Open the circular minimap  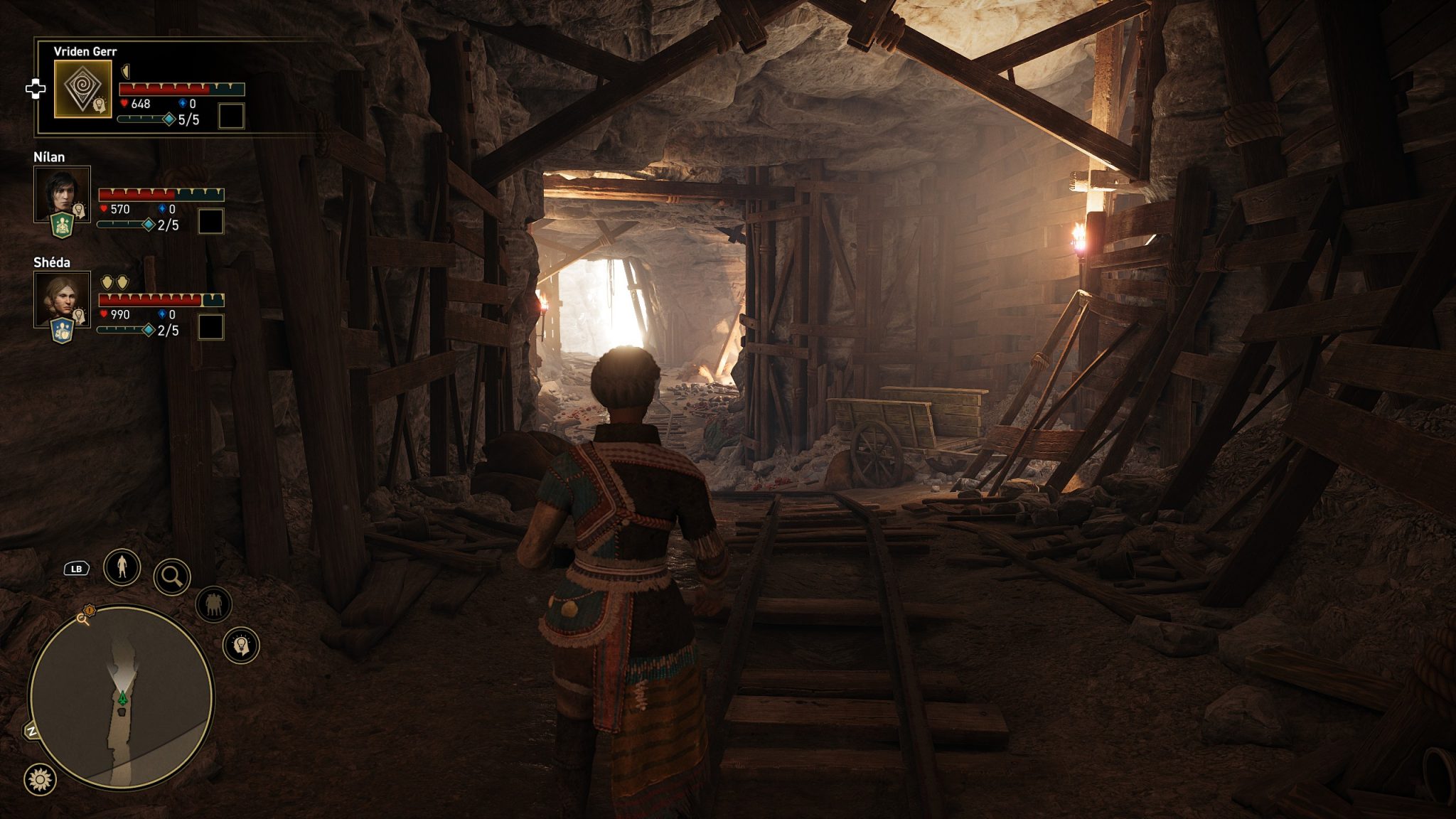pos(121,697)
